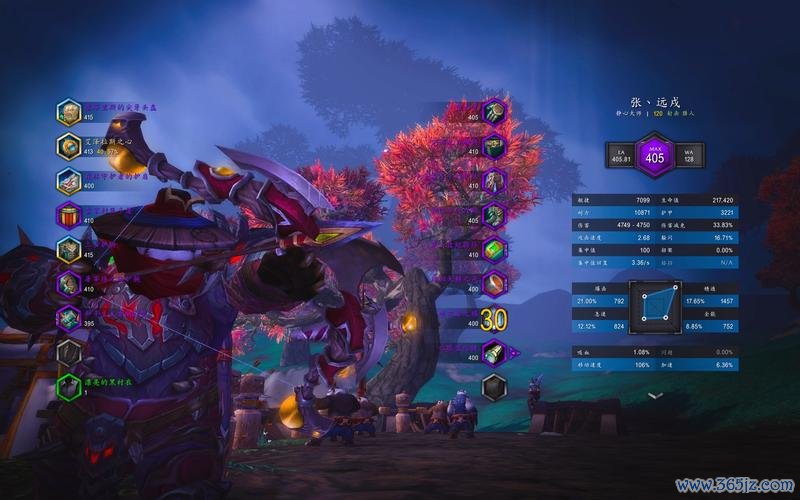
Task: Click the trinket slot showing the 30 cooldown
Action: [x=492, y=320]
